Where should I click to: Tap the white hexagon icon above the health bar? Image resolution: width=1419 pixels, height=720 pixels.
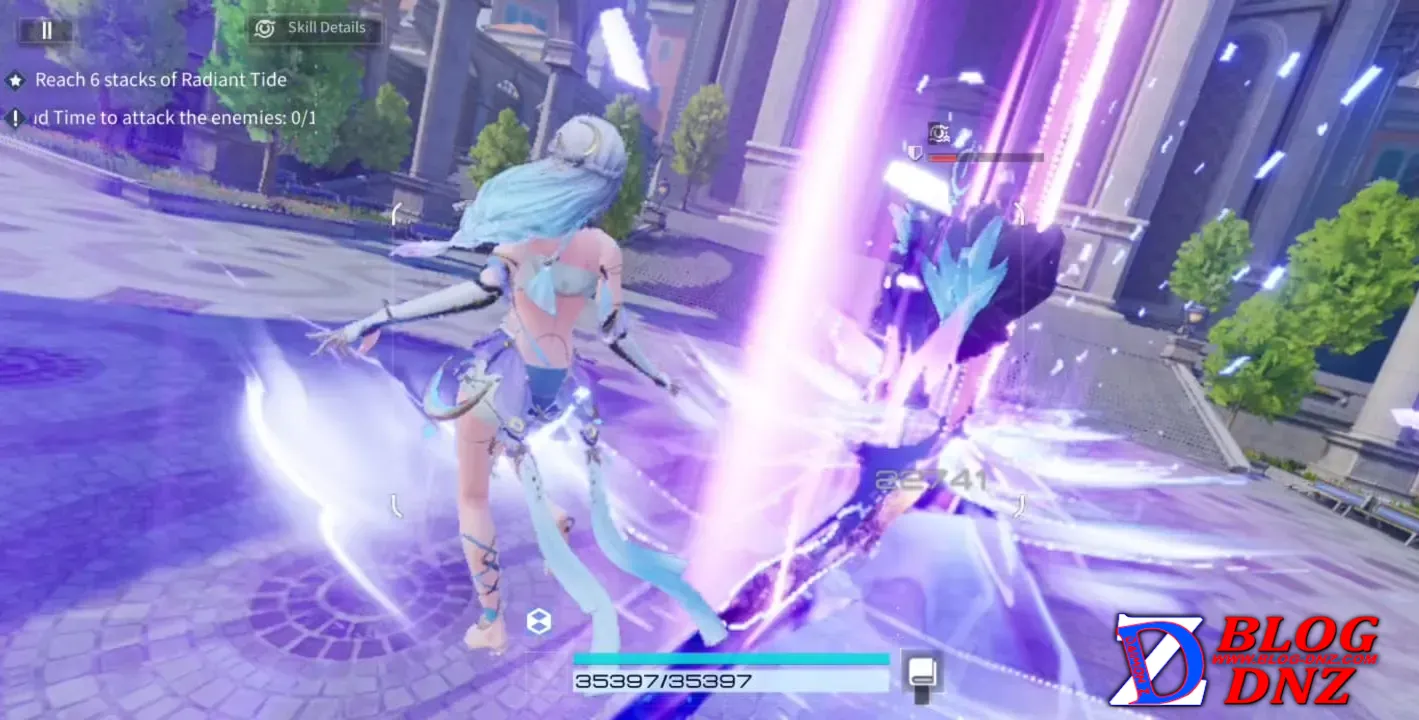pos(539,622)
